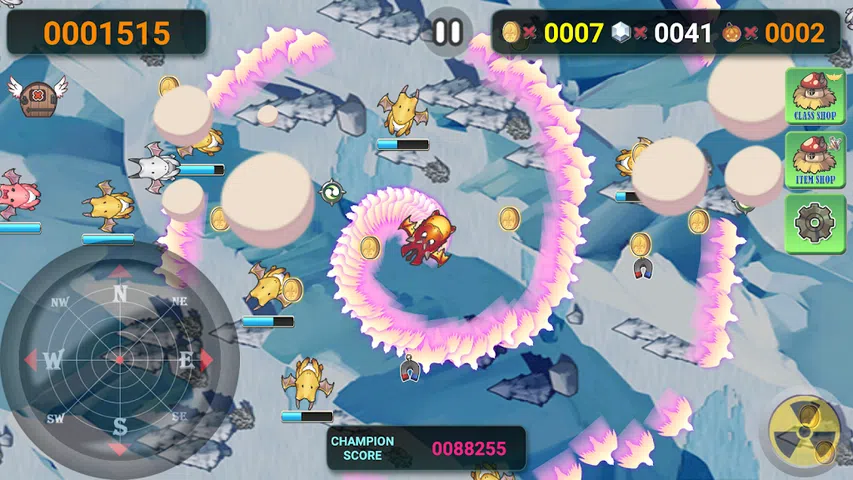Open the gear settings button

815,223
